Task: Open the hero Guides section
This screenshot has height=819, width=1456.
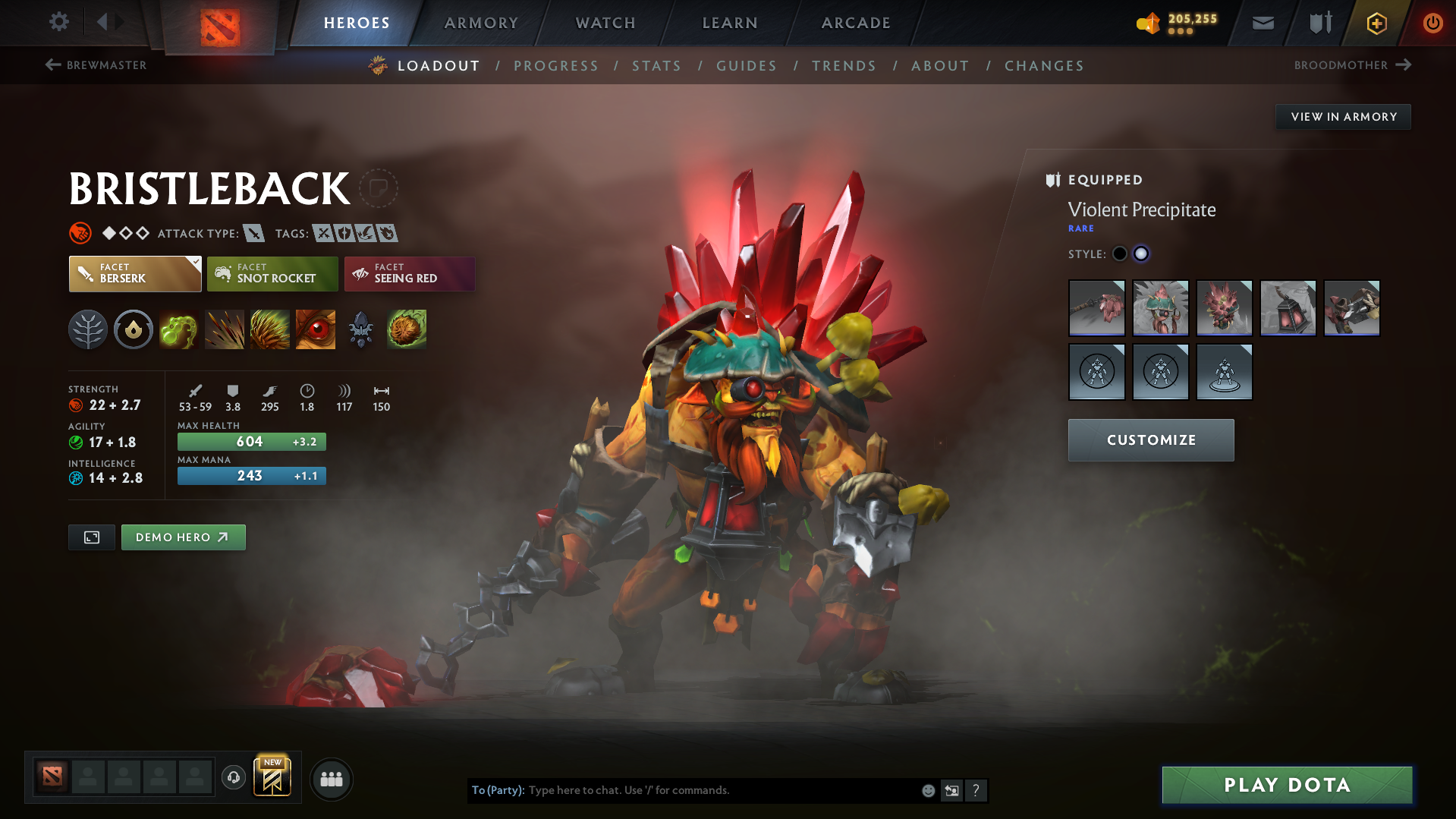Action: pyautogui.click(x=747, y=66)
